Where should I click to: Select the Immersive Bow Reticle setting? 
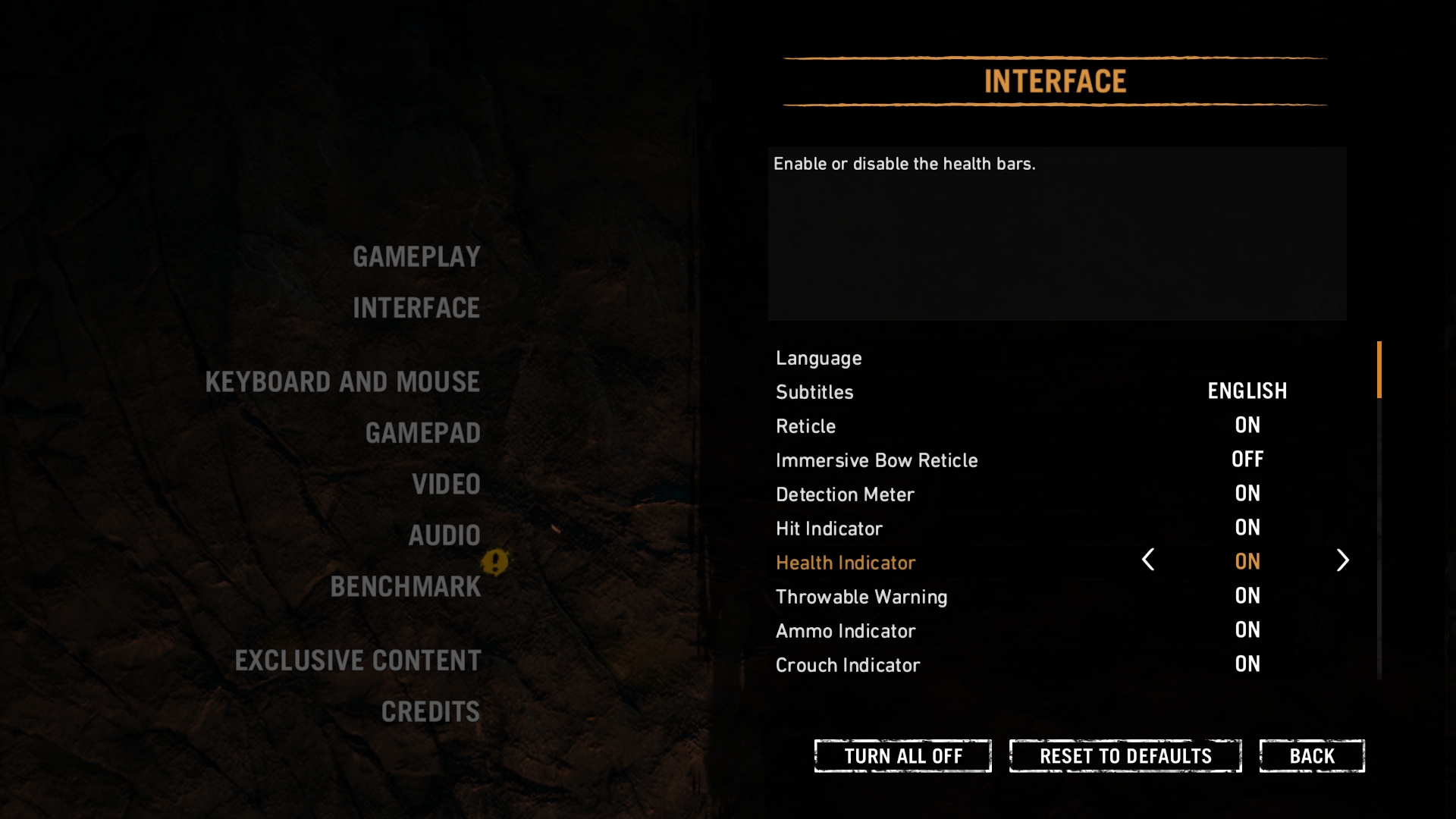[877, 461]
